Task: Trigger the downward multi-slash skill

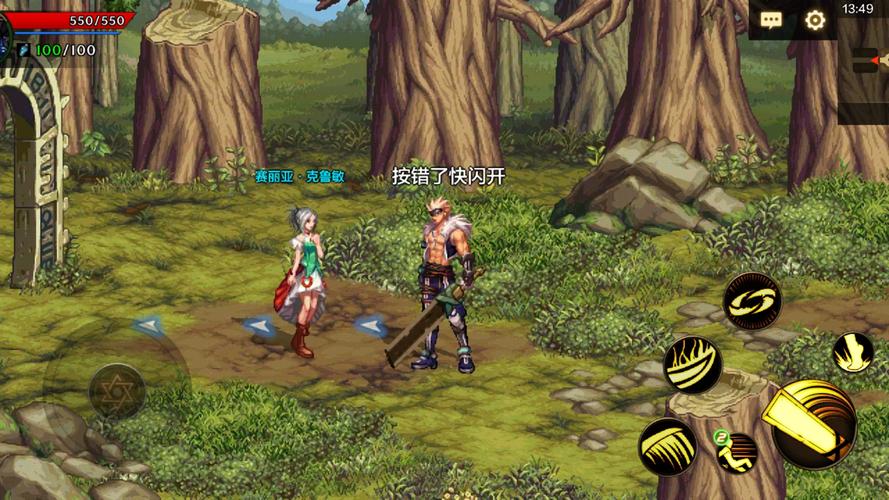Action: (x=667, y=446)
